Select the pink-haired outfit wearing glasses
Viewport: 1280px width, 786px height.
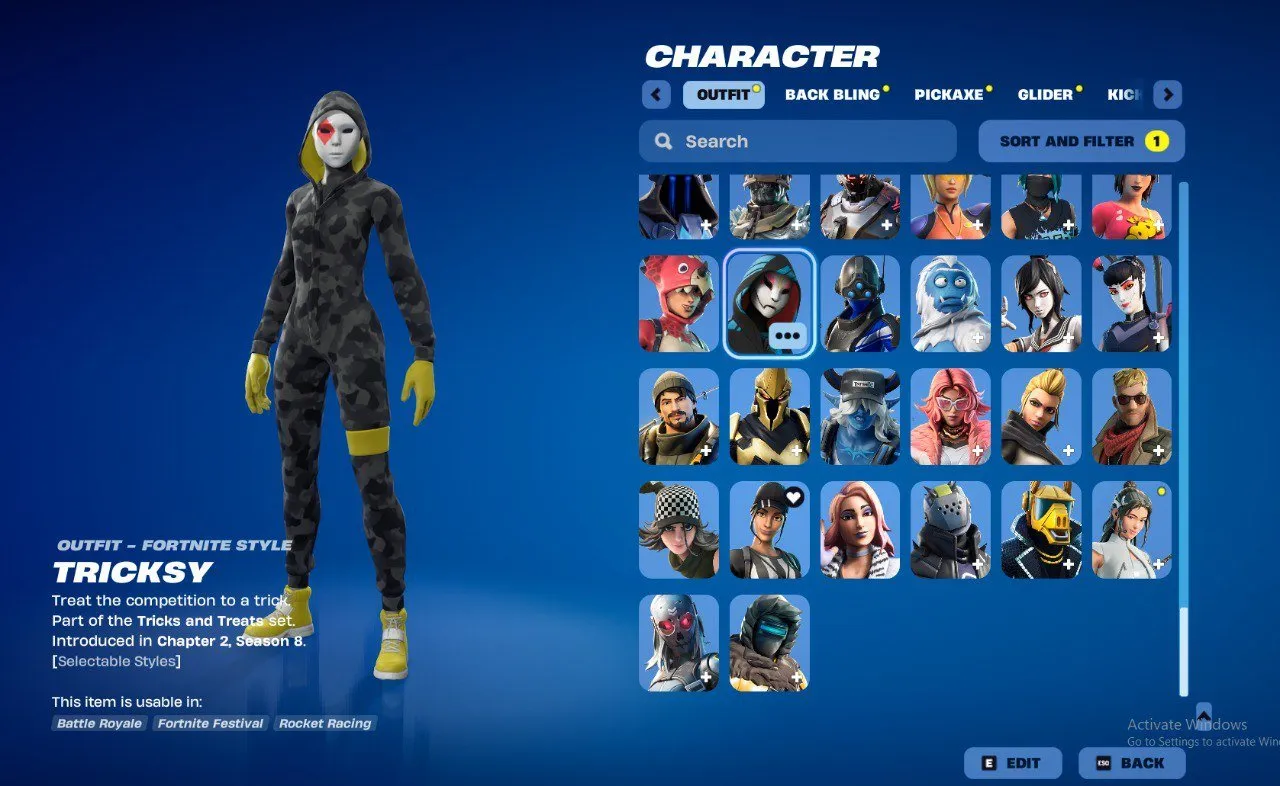tap(951, 416)
